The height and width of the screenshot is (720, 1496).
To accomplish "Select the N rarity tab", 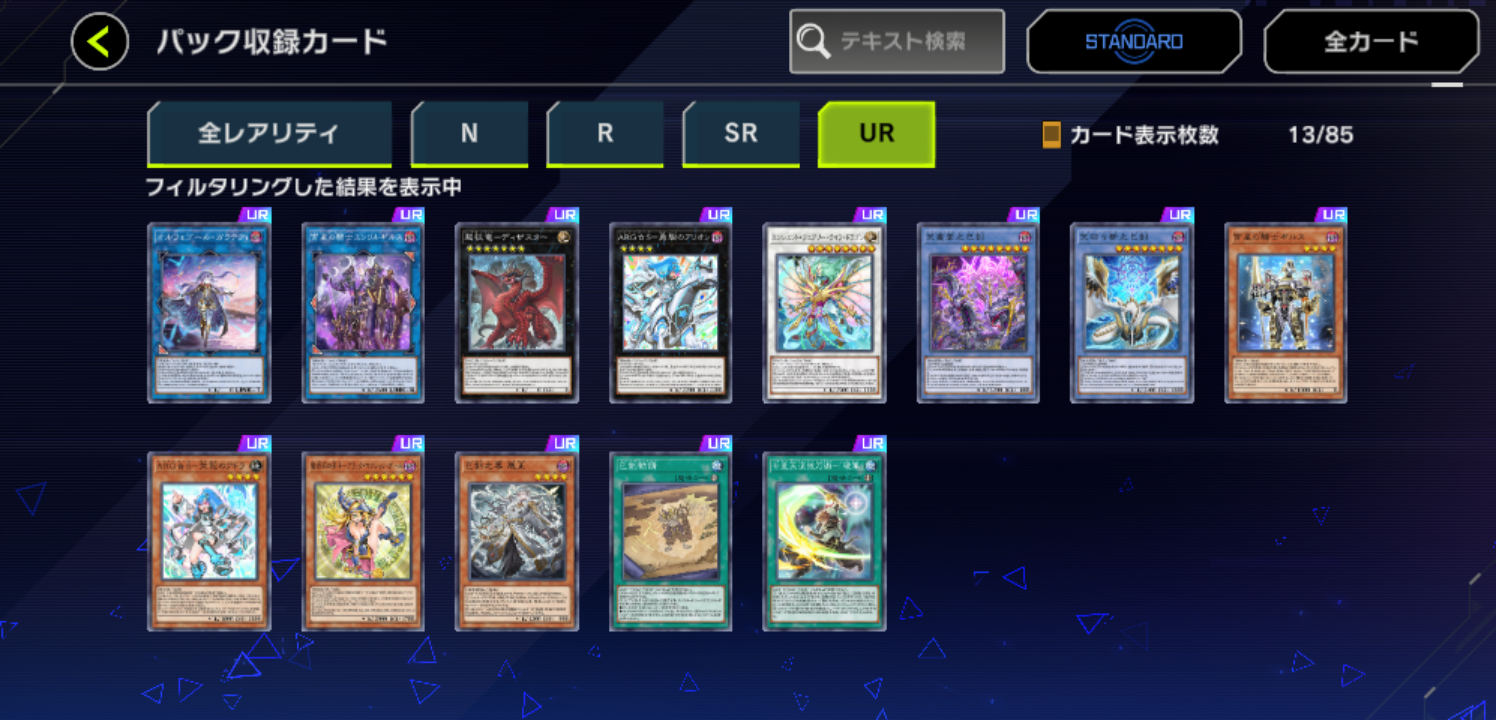I will pyautogui.click(x=469, y=134).
